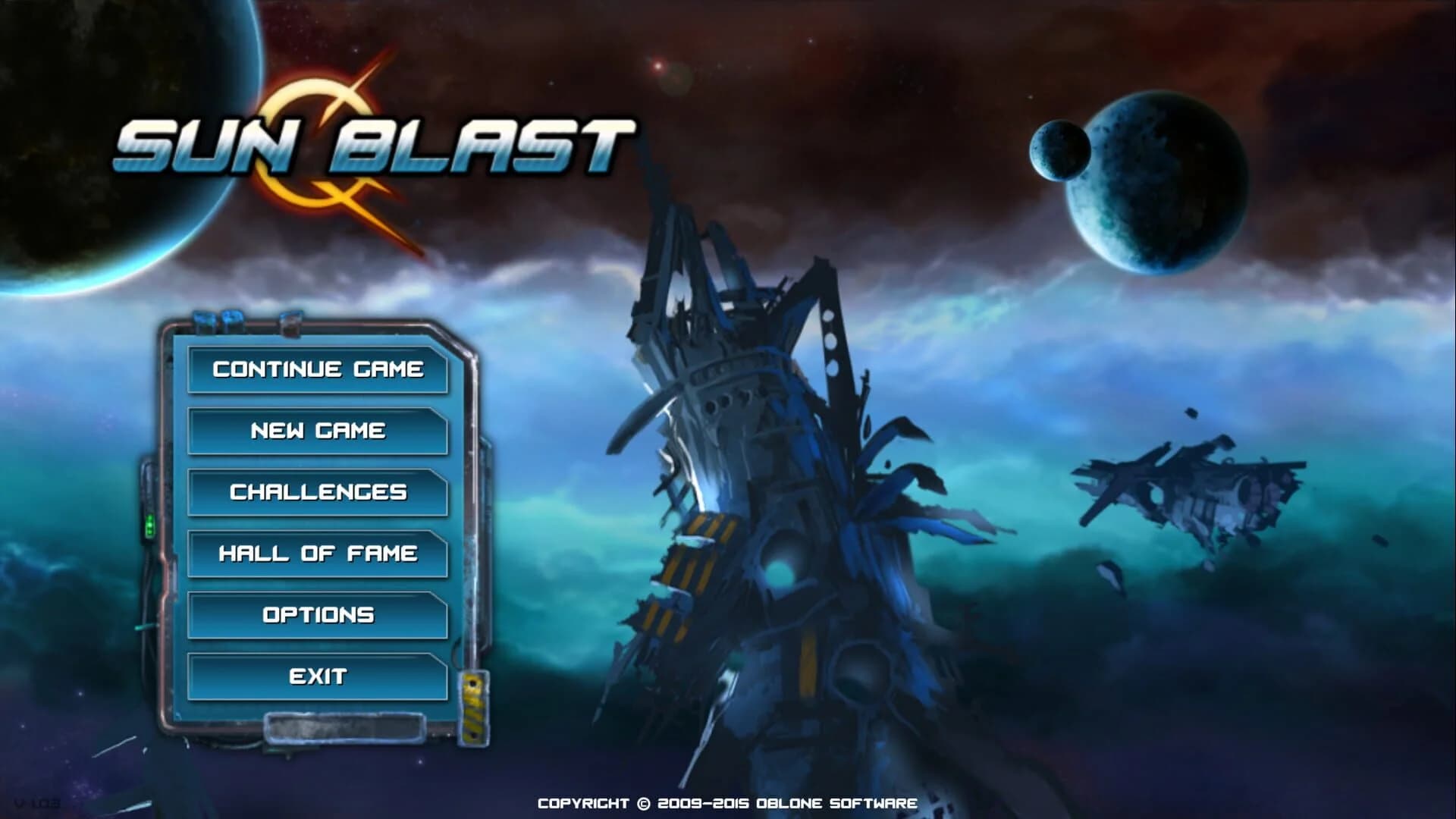1456x819 pixels.
Task: Click the metal handle bar below the Exit button
Action: 345,730
